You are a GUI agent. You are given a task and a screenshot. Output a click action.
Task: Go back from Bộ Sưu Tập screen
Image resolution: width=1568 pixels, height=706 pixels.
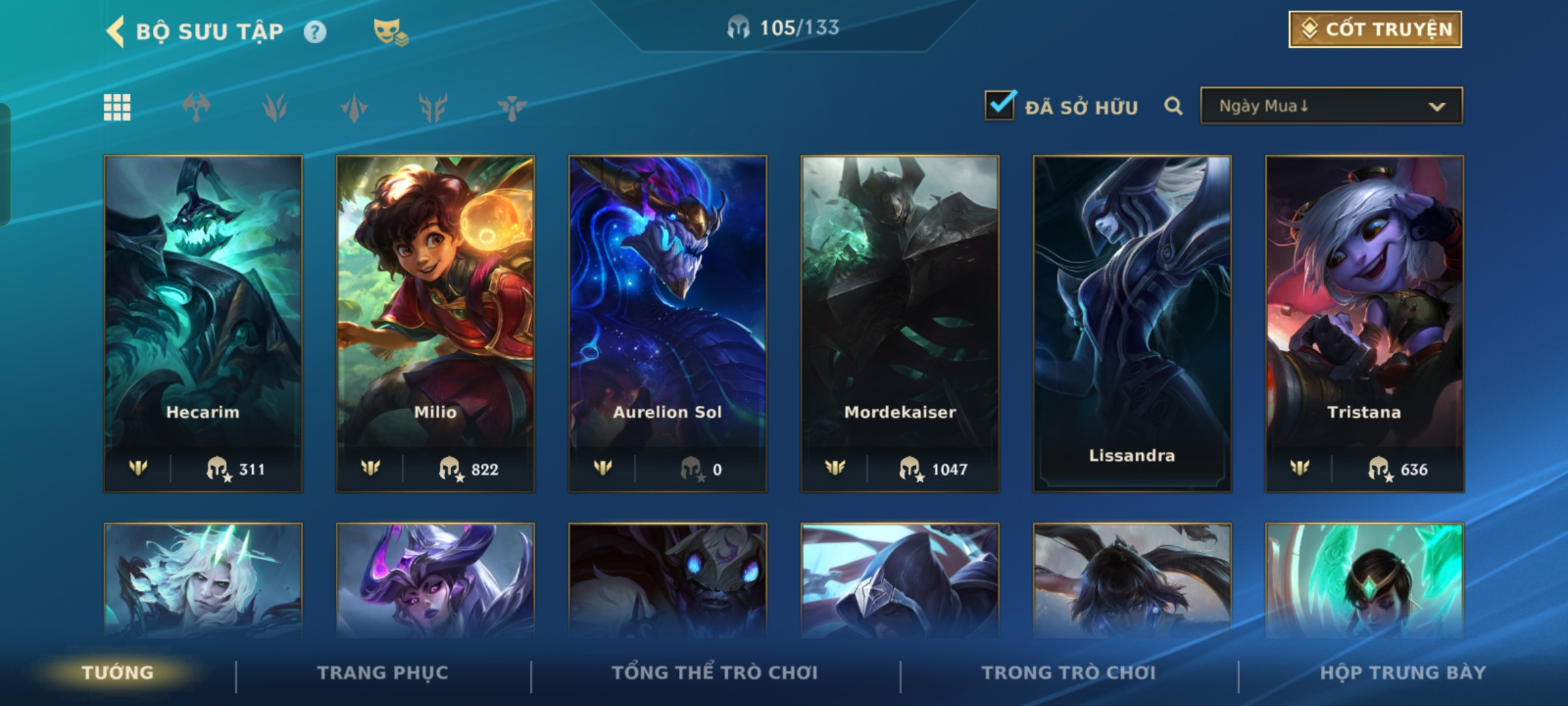(116, 31)
